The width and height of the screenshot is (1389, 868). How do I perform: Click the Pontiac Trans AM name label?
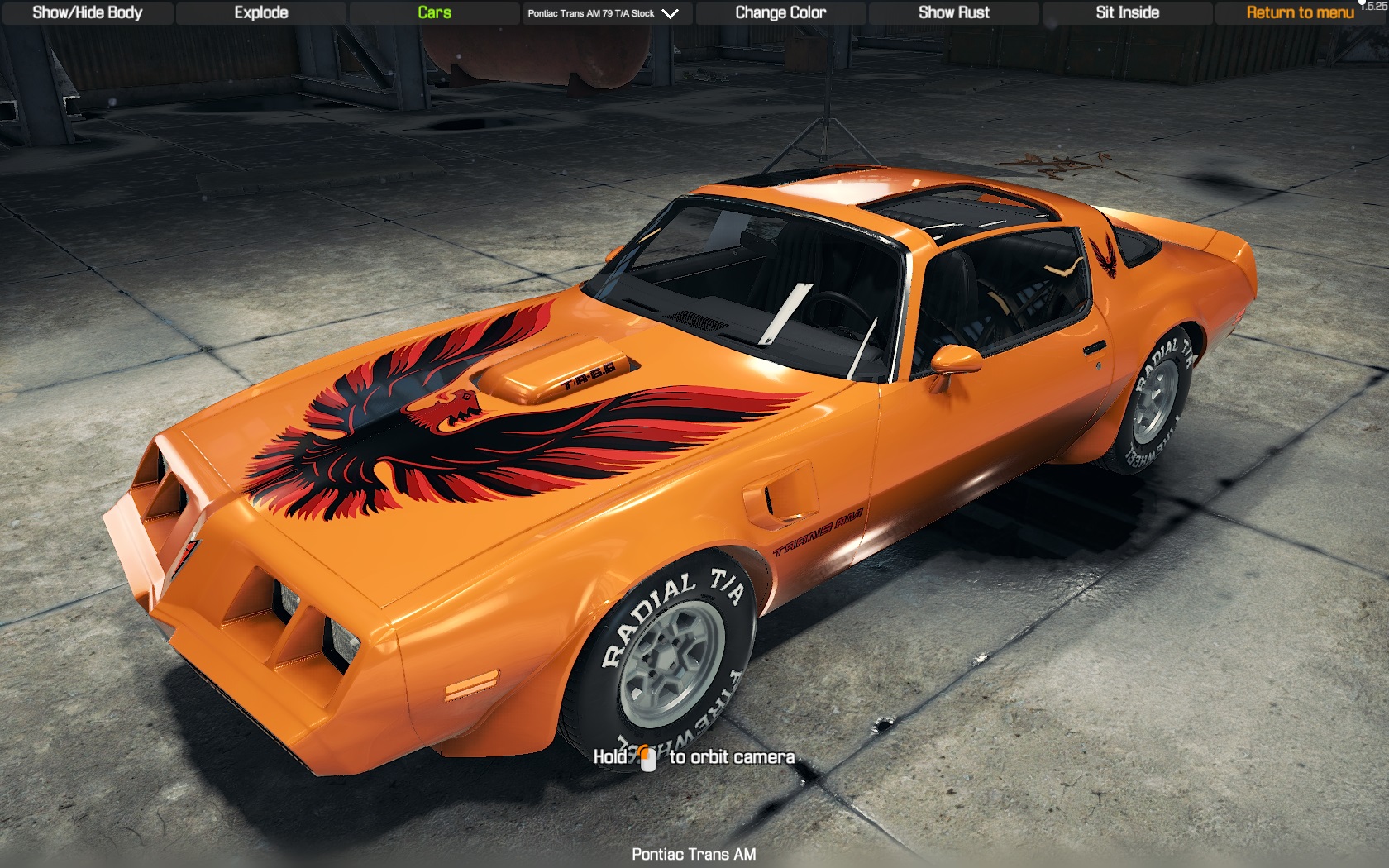694,855
